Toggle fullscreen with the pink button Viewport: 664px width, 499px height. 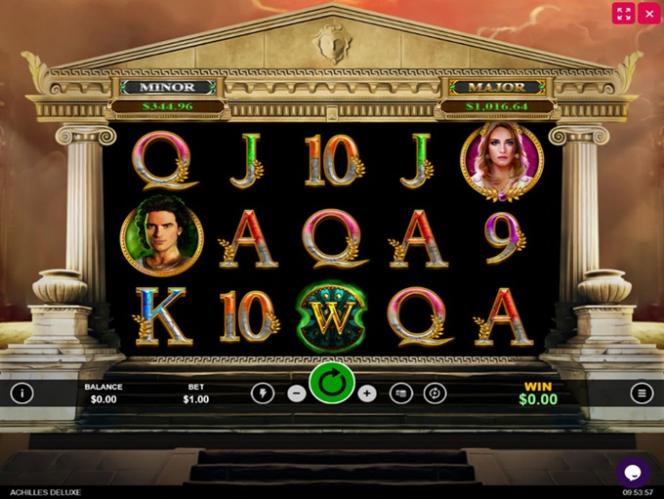click(624, 13)
